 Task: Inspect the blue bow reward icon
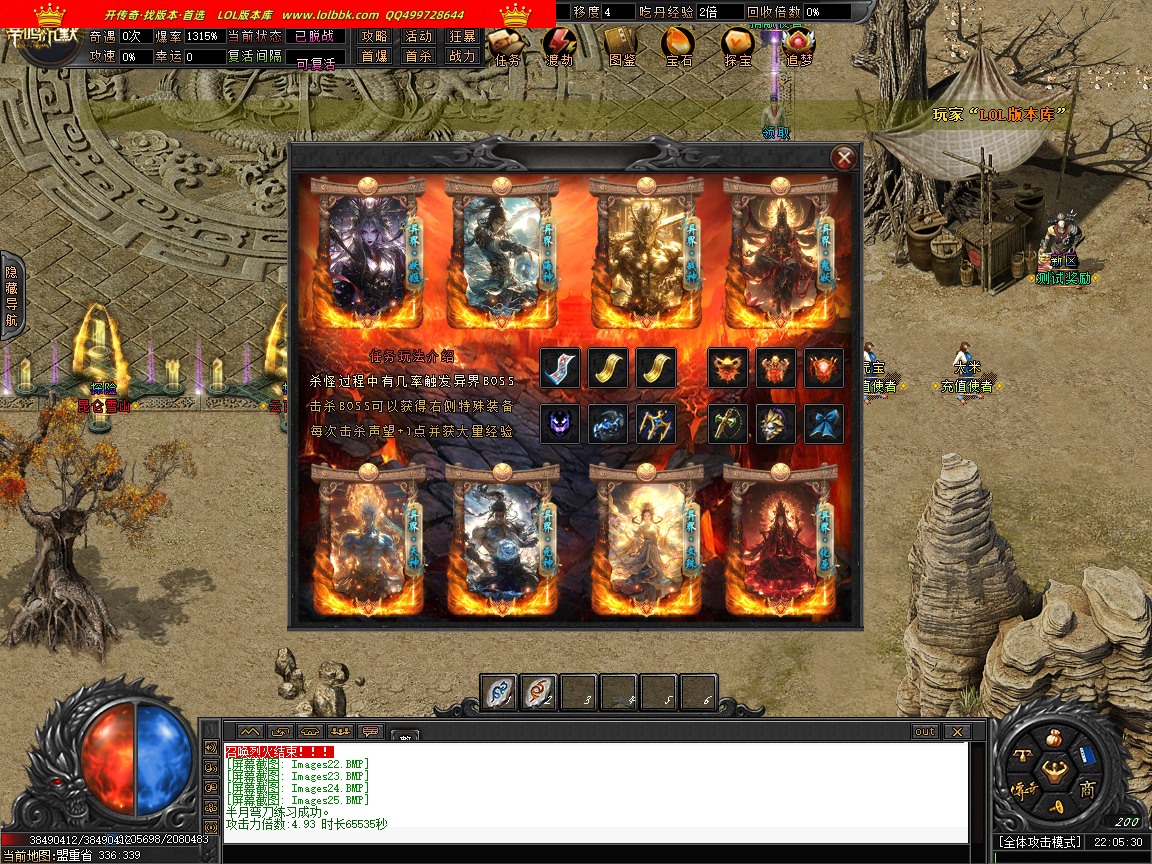pyautogui.click(x=824, y=424)
